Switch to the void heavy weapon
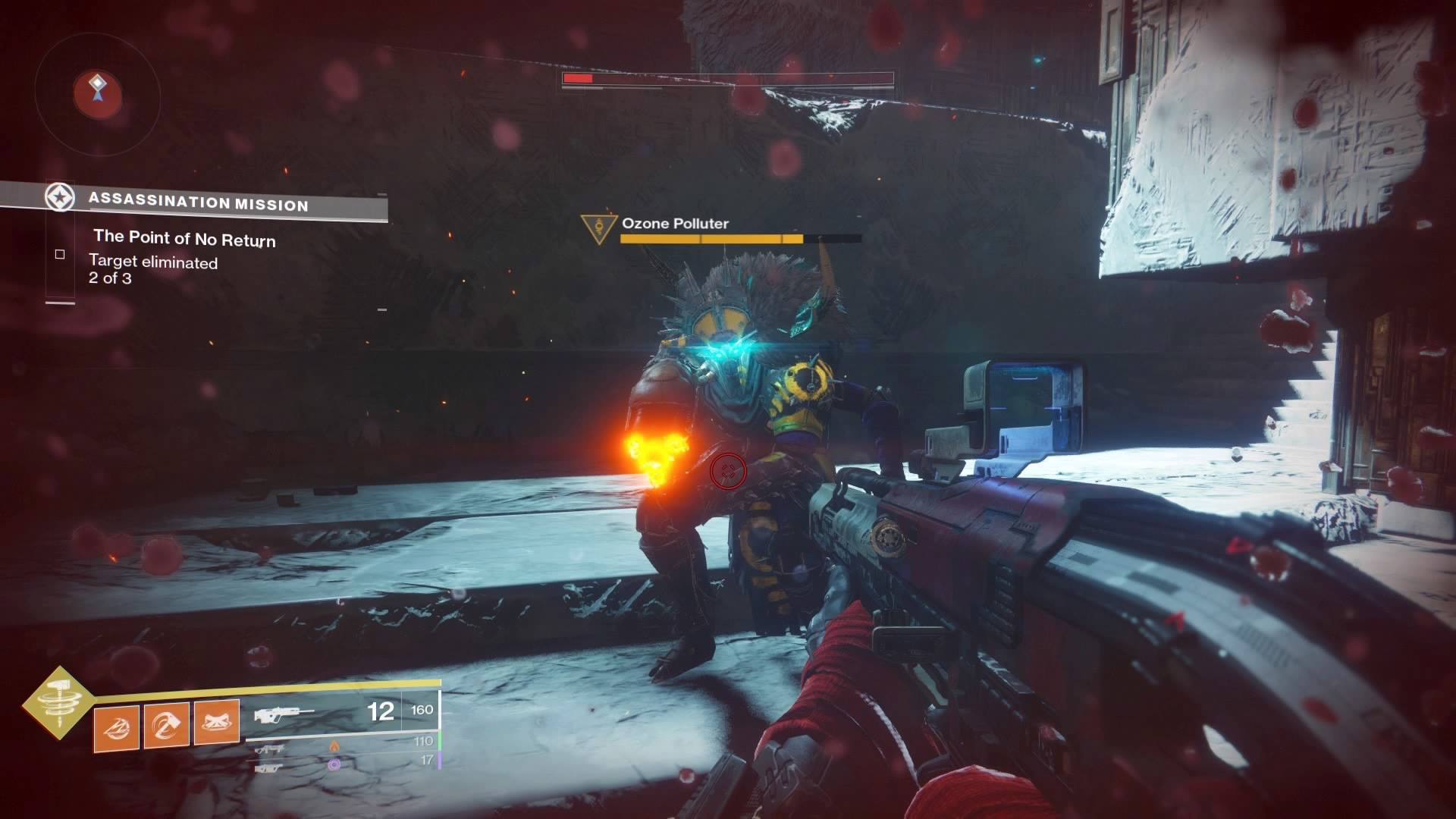Image resolution: width=1456 pixels, height=819 pixels. pos(271,767)
